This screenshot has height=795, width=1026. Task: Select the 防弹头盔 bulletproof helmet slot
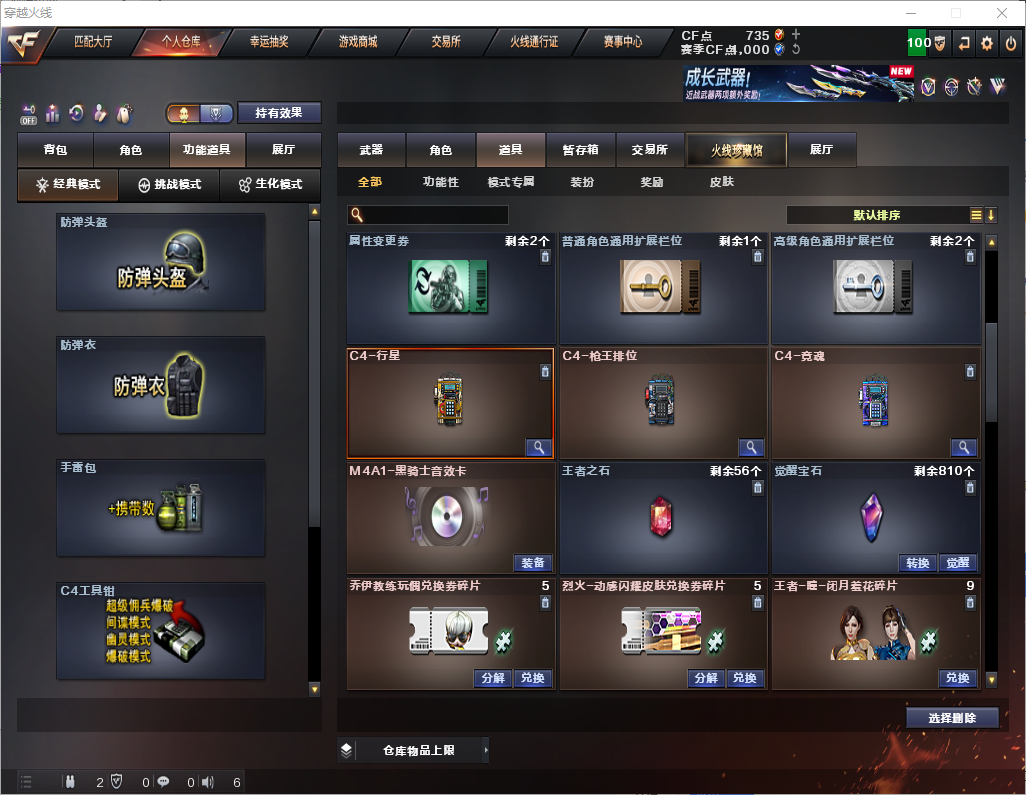coord(161,261)
